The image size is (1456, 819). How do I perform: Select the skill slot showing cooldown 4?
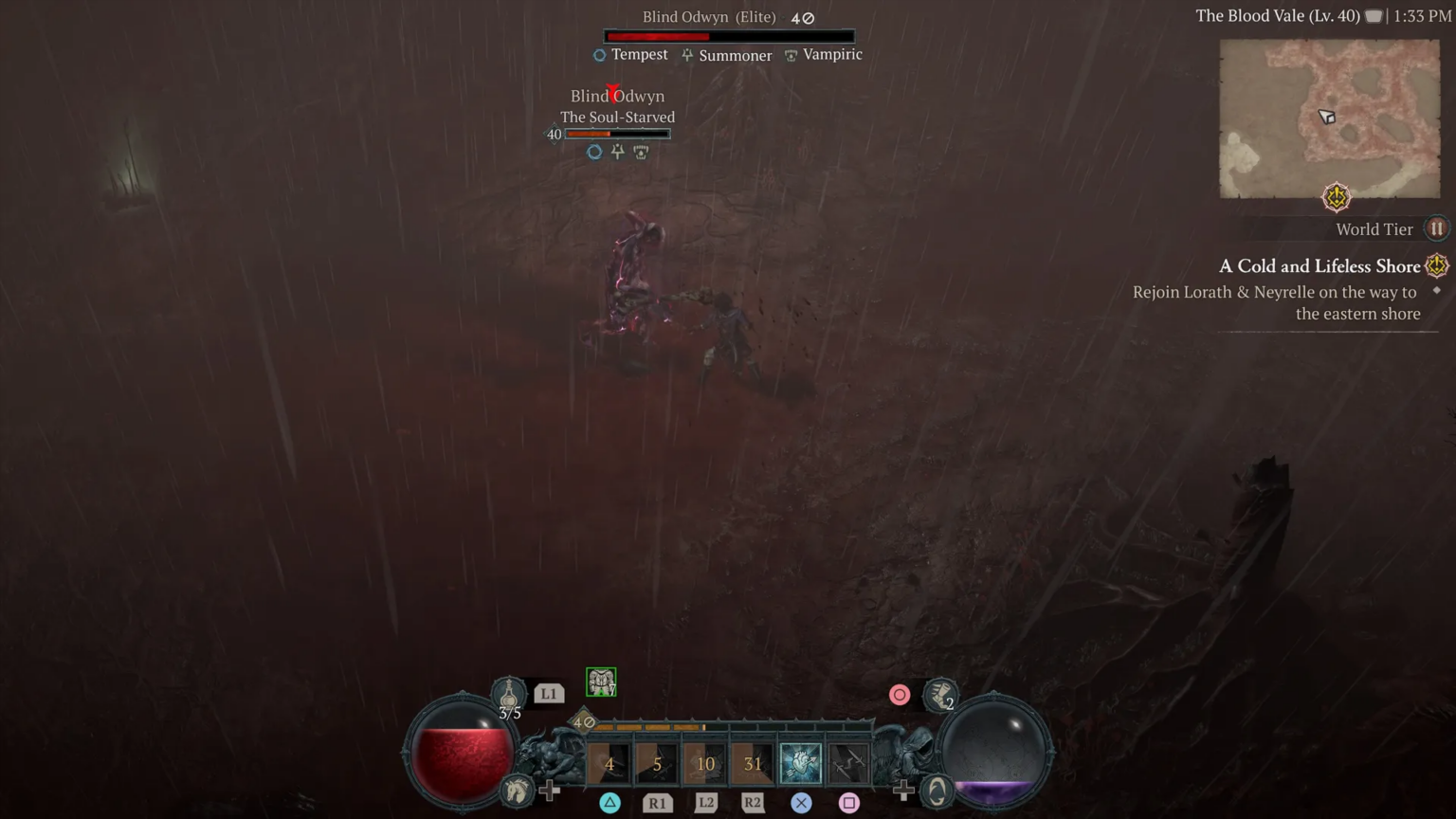pyautogui.click(x=610, y=763)
